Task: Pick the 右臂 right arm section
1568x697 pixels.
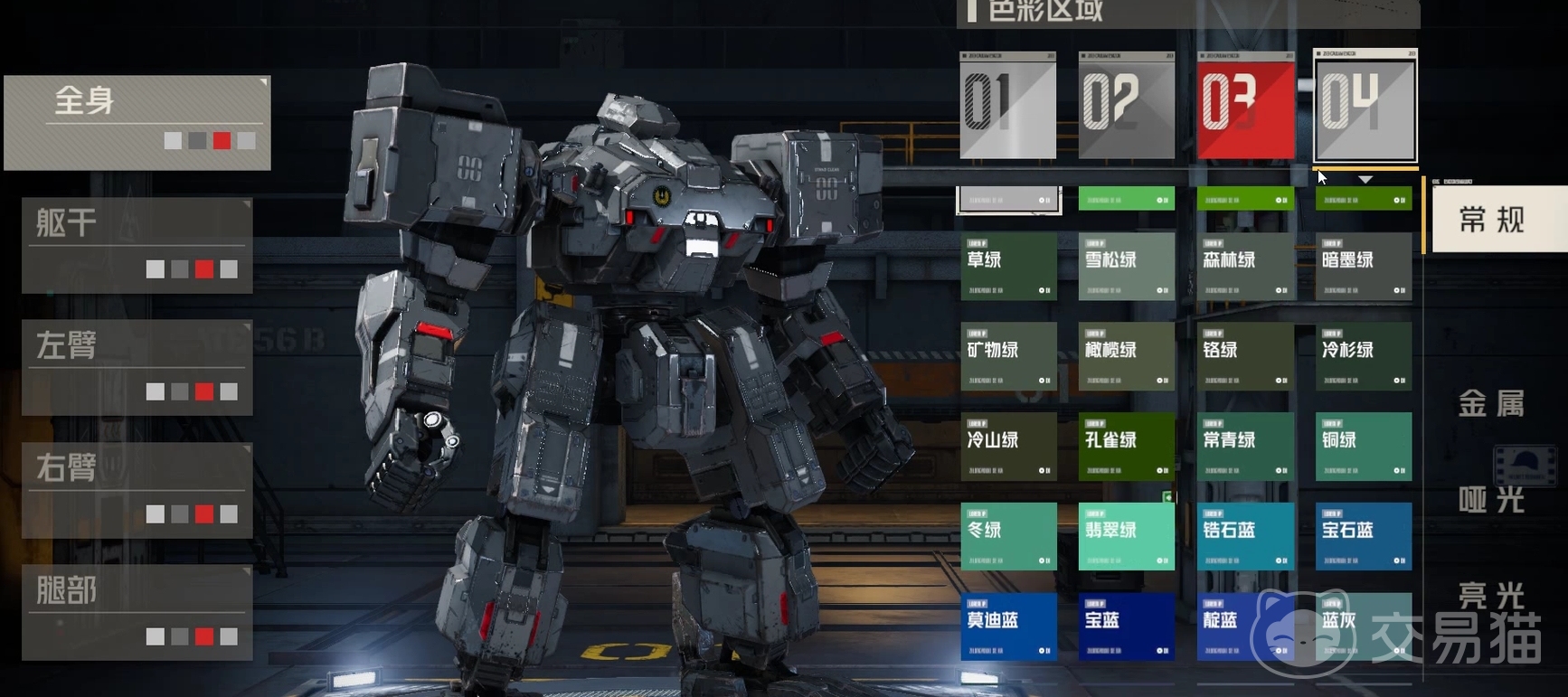Action: coord(137,490)
